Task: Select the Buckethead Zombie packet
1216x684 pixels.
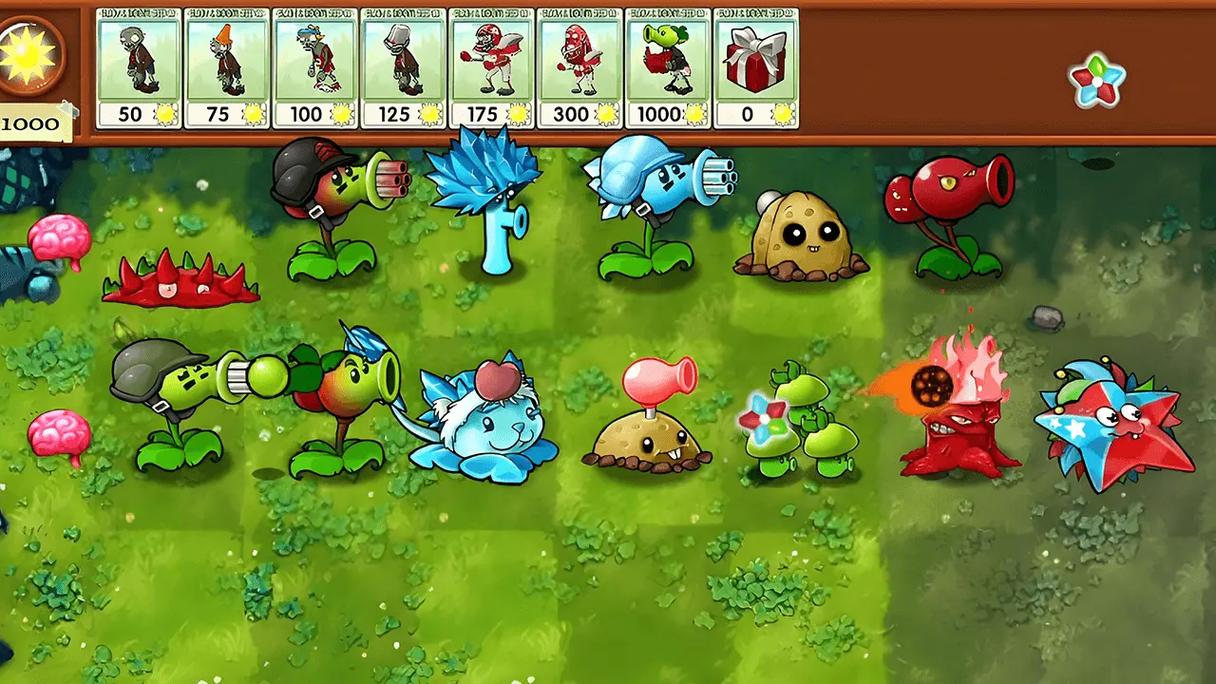Action: [404, 68]
